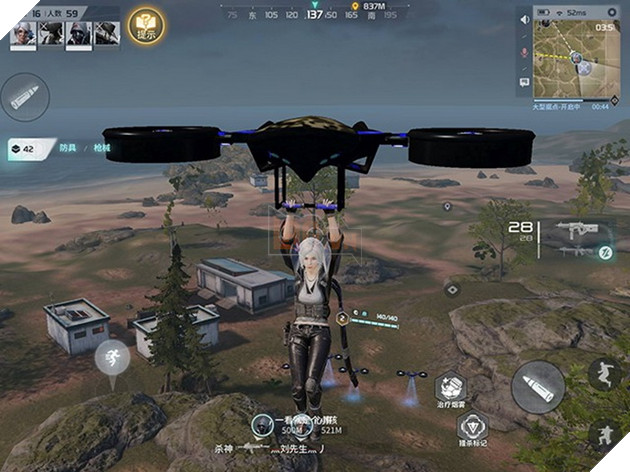Open the building materials counter showing 42

point(22,146)
